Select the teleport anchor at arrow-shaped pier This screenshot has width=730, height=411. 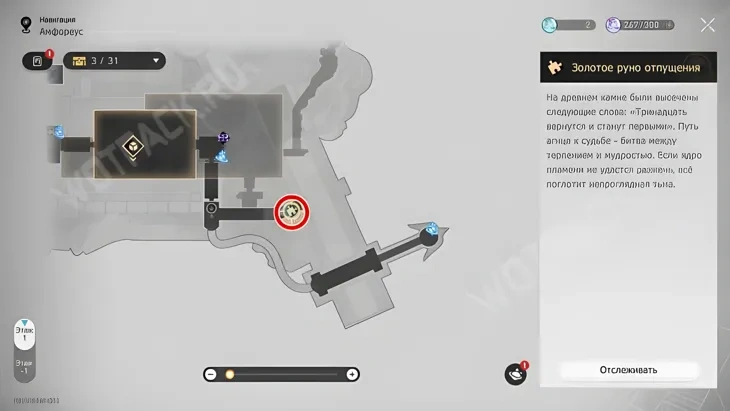click(x=431, y=229)
